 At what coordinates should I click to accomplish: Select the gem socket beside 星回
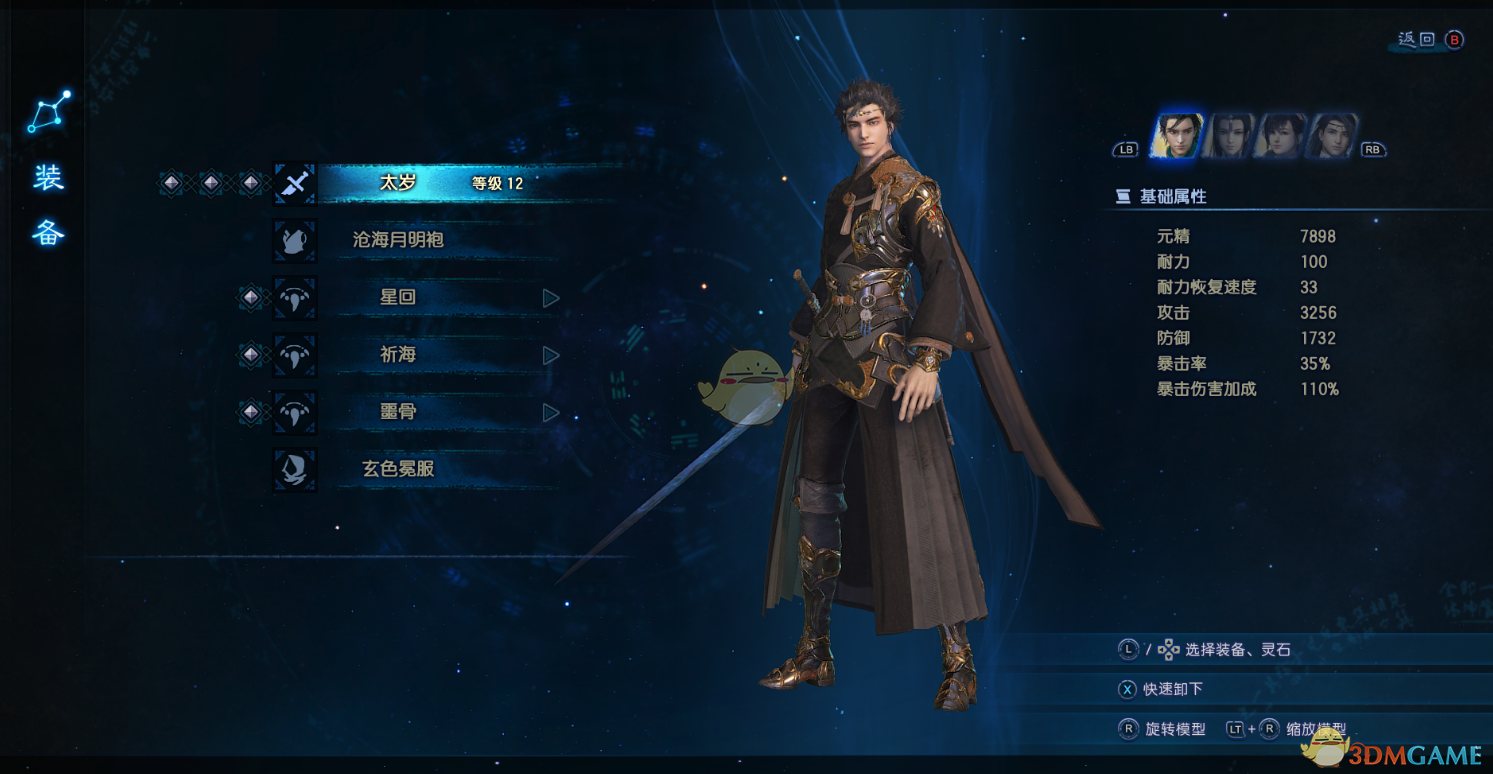click(249, 299)
